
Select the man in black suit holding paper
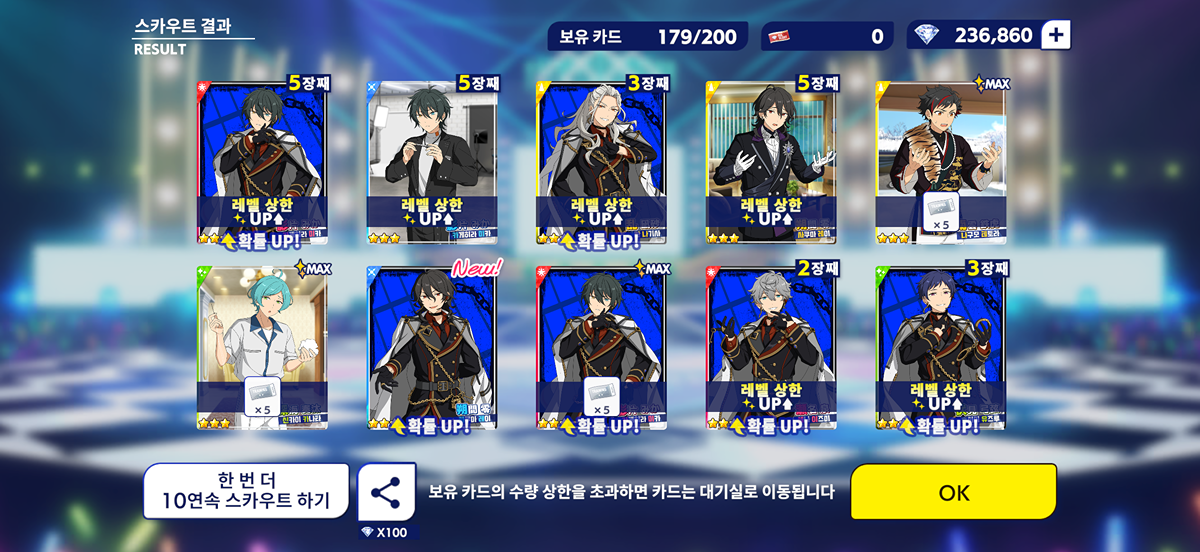coord(432,163)
